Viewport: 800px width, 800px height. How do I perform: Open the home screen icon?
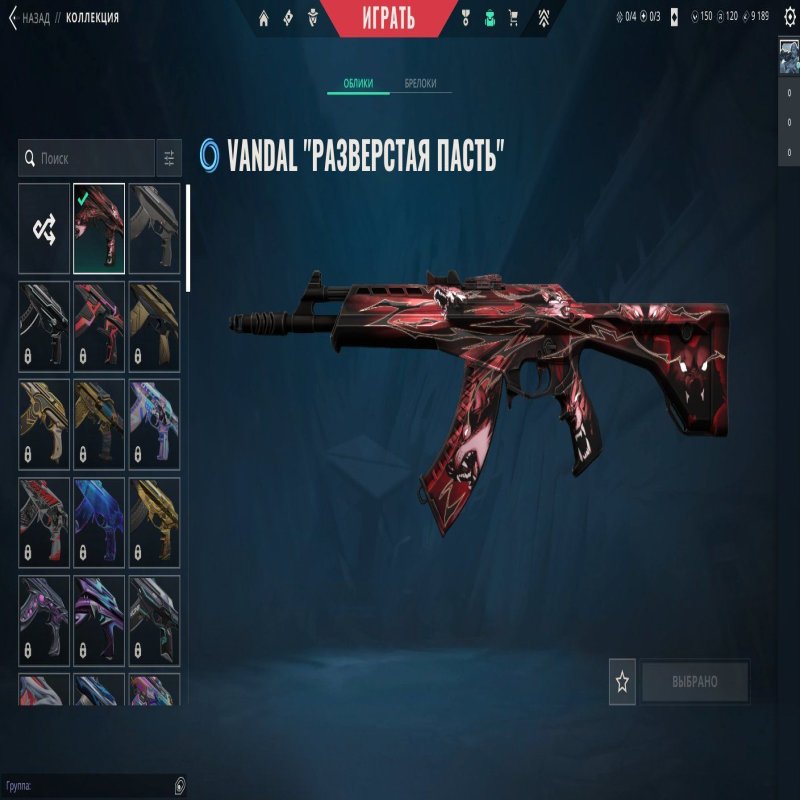click(264, 18)
